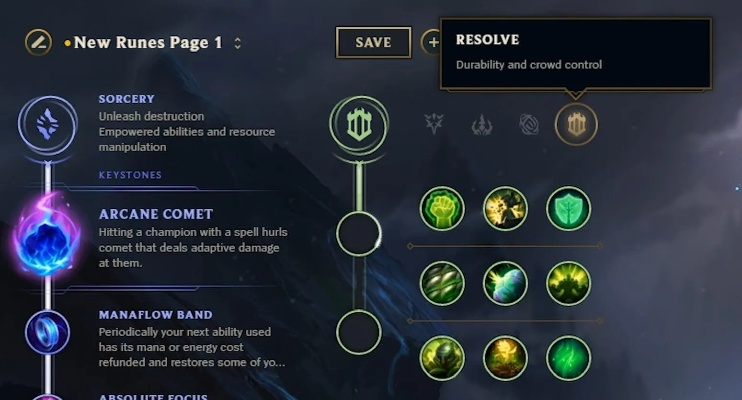Image resolution: width=742 pixels, height=400 pixels.
Task: Choose the Conditioning rune
Action: 442,283
